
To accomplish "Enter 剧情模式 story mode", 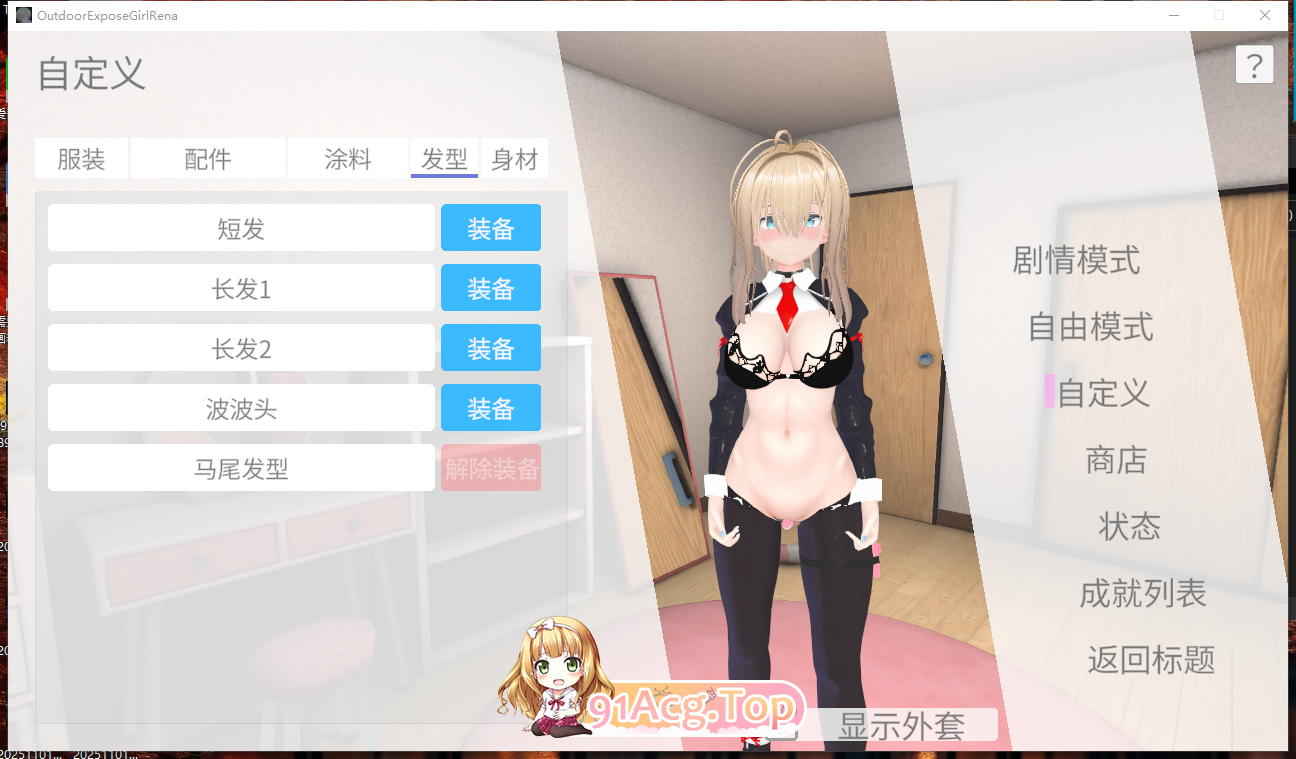I will pyautogui.click(x=1075, y=261).
